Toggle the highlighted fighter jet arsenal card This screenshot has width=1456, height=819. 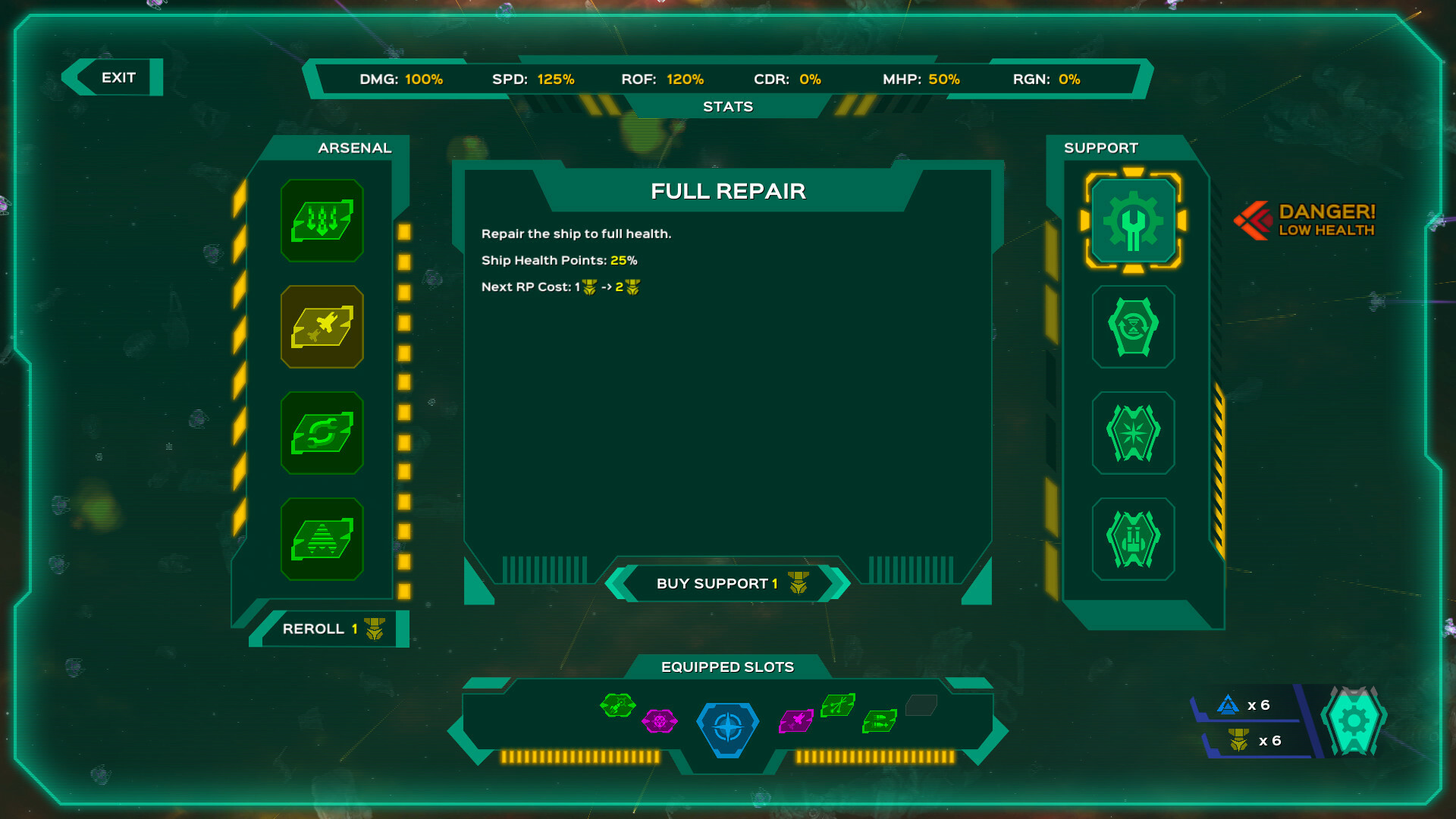(x=322, y=327)
